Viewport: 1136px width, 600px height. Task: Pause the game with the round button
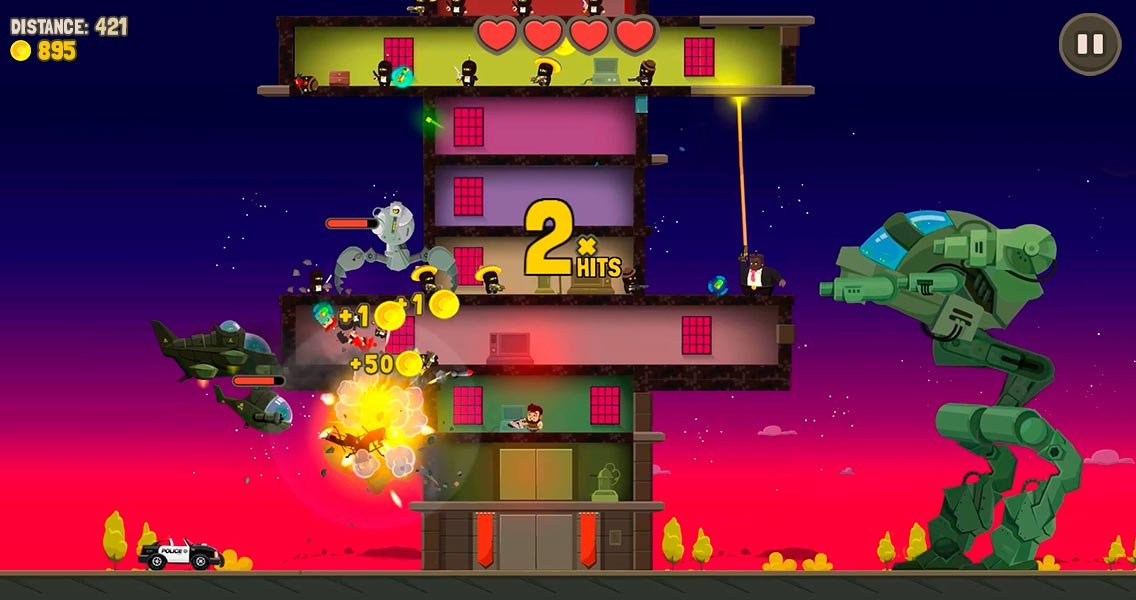click(x=1090, y=44)
